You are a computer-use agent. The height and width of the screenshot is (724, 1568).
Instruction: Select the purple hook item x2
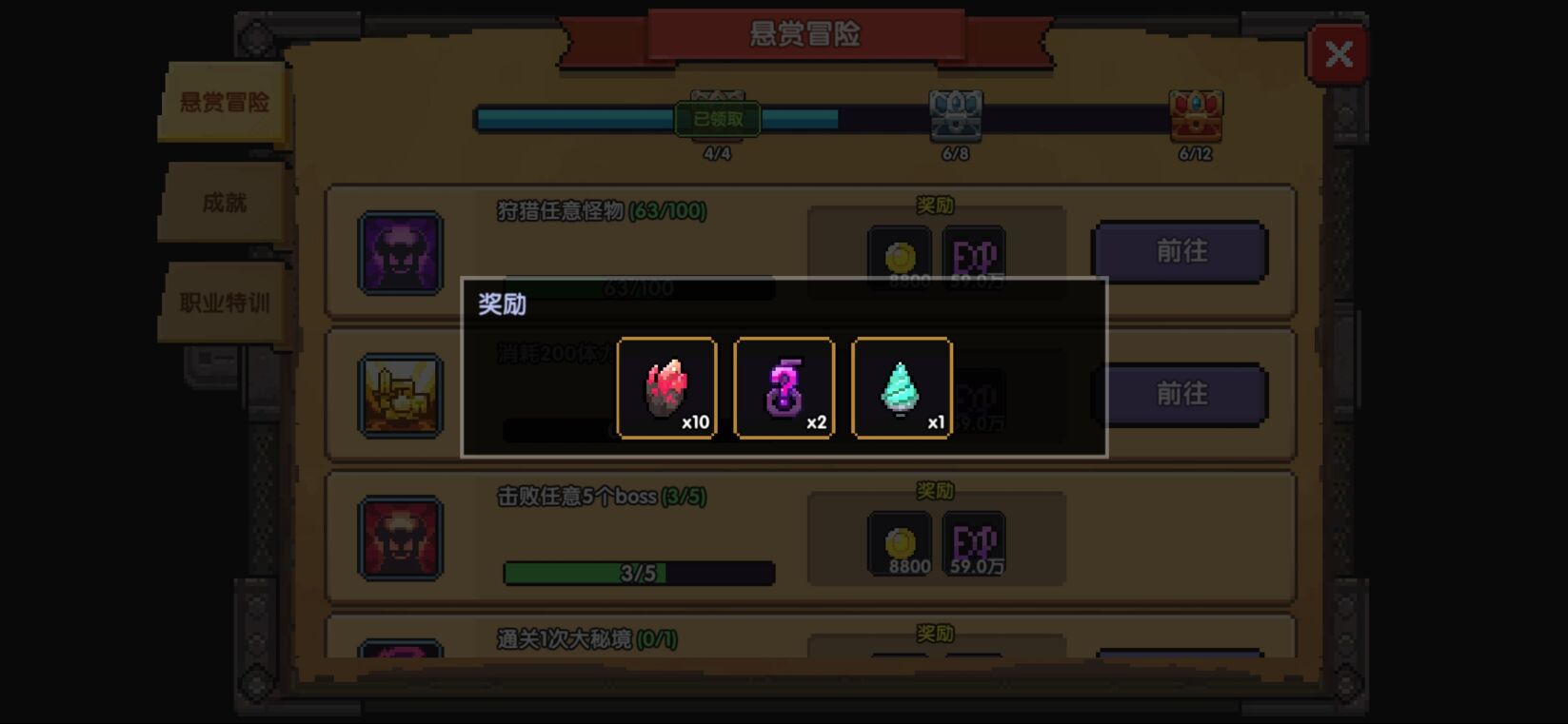[784, 388]
